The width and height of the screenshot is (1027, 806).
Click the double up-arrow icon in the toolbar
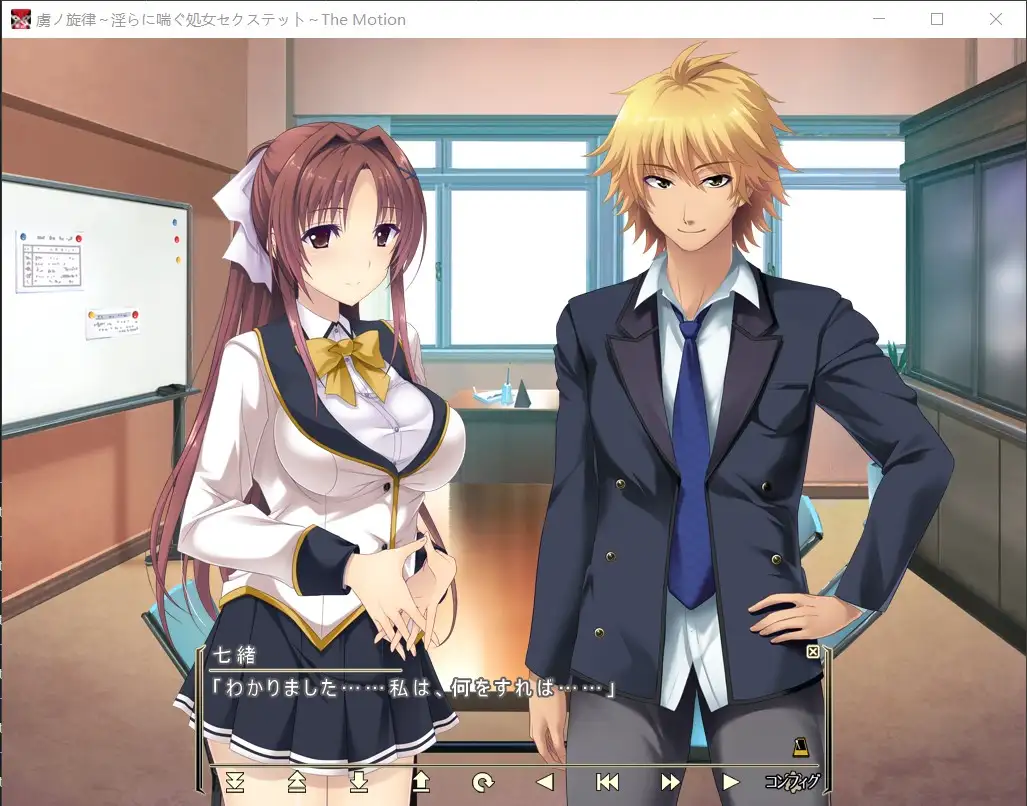(x=297, y=781)
